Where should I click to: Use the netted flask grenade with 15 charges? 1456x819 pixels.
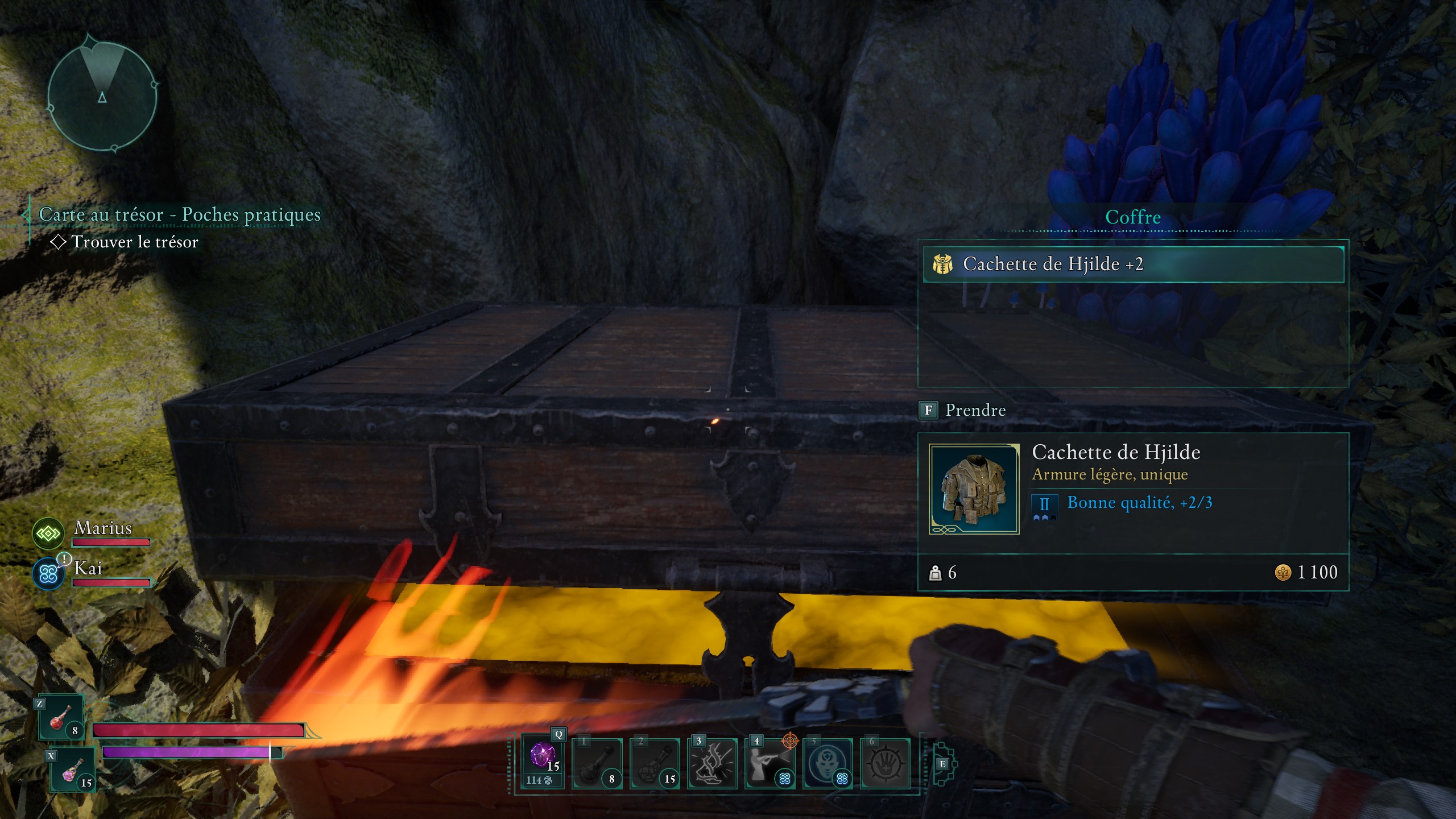pos(655,763)
